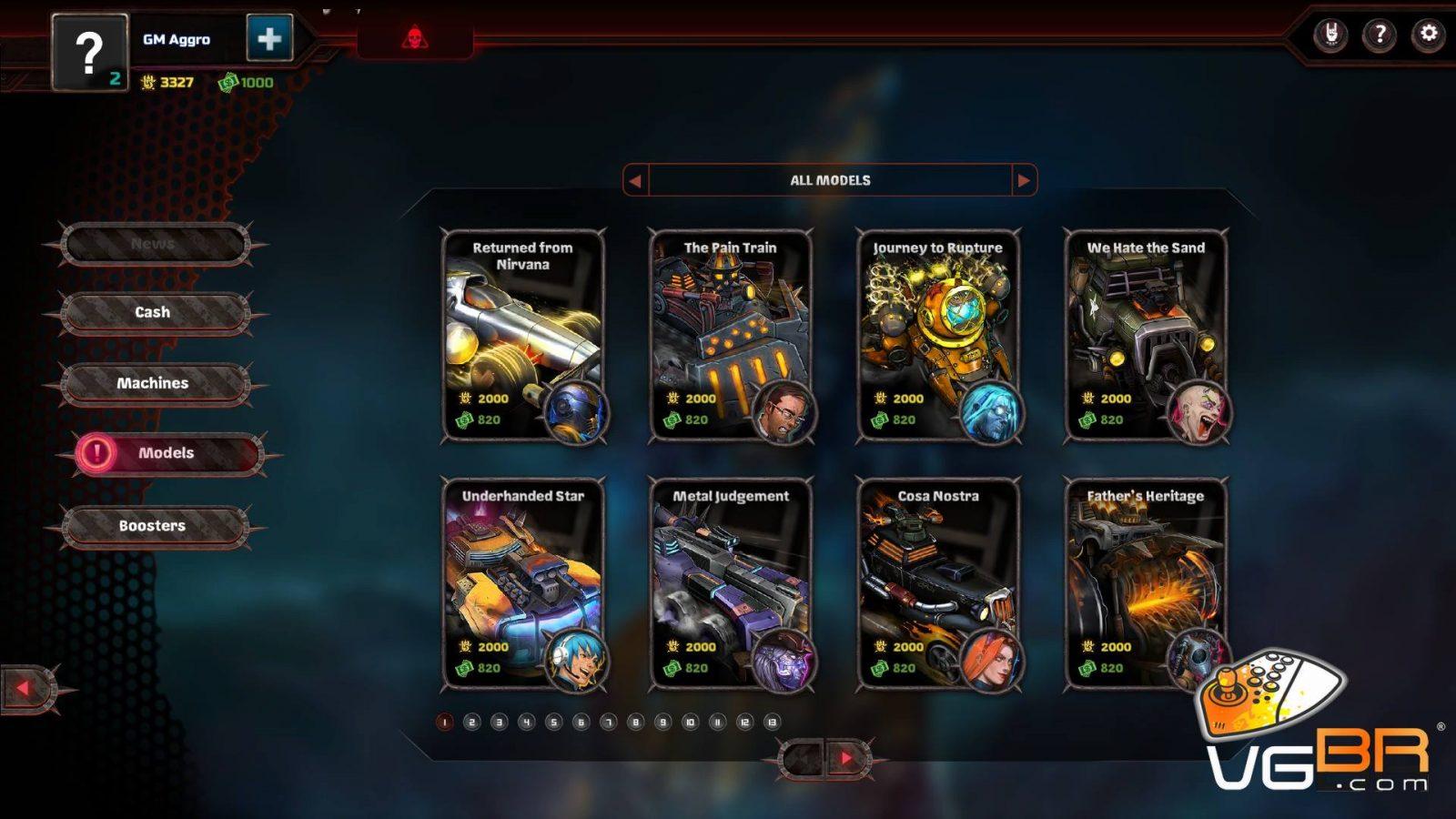
Task: Choose The Pain Train model card
Action: [730, 335]
